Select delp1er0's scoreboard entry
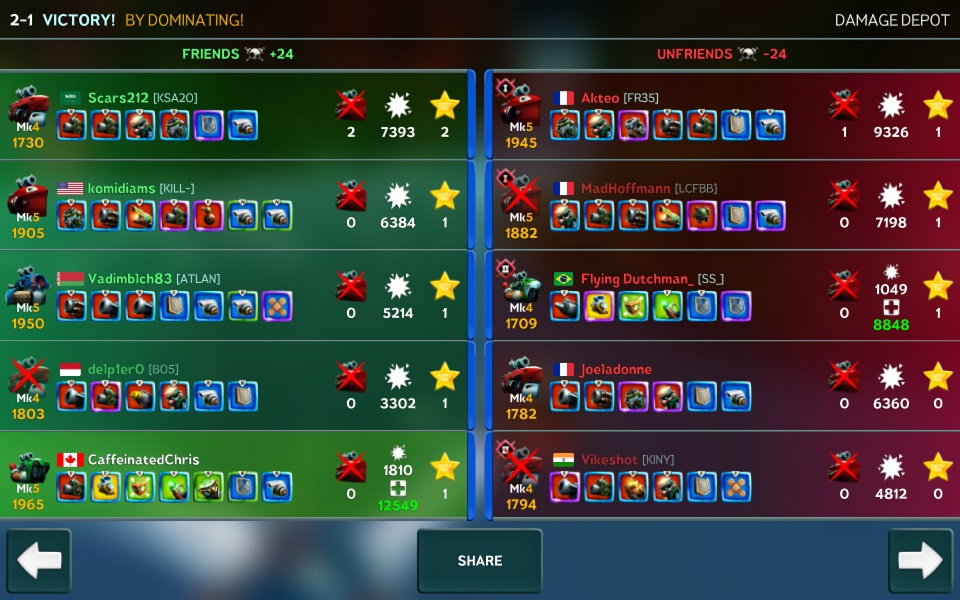 click(x=235, y=386)
